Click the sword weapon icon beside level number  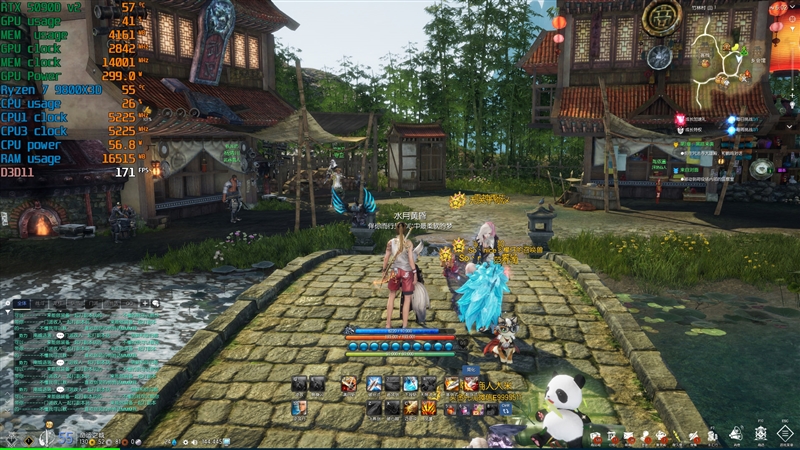pyautogui.click(x=45, y=438)
